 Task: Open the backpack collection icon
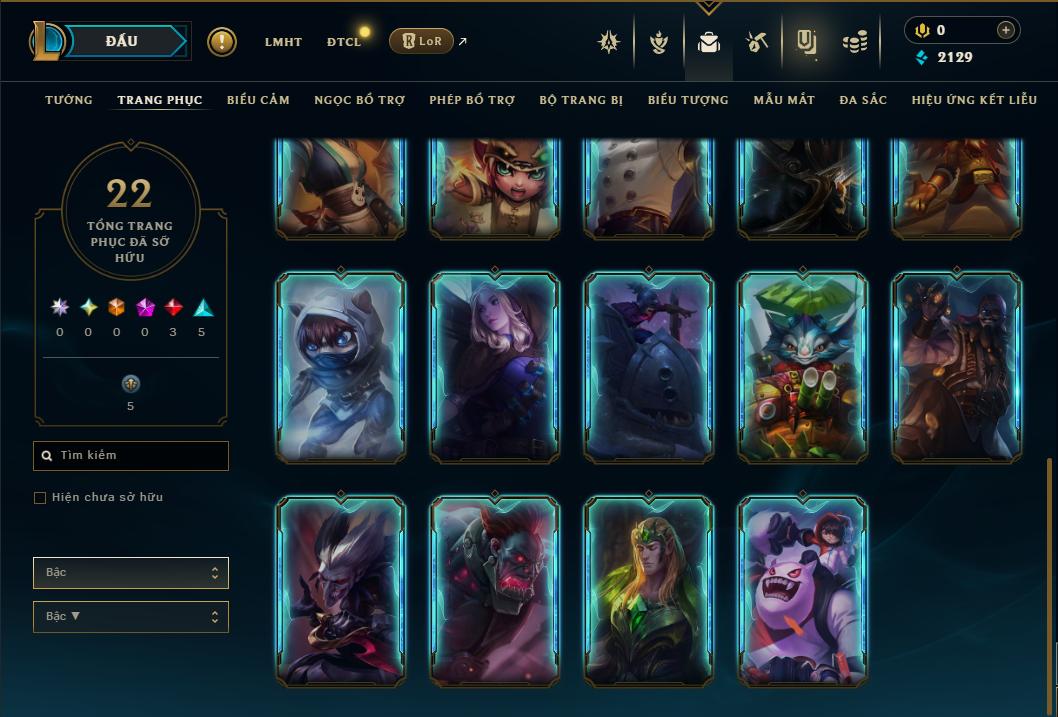709,42
